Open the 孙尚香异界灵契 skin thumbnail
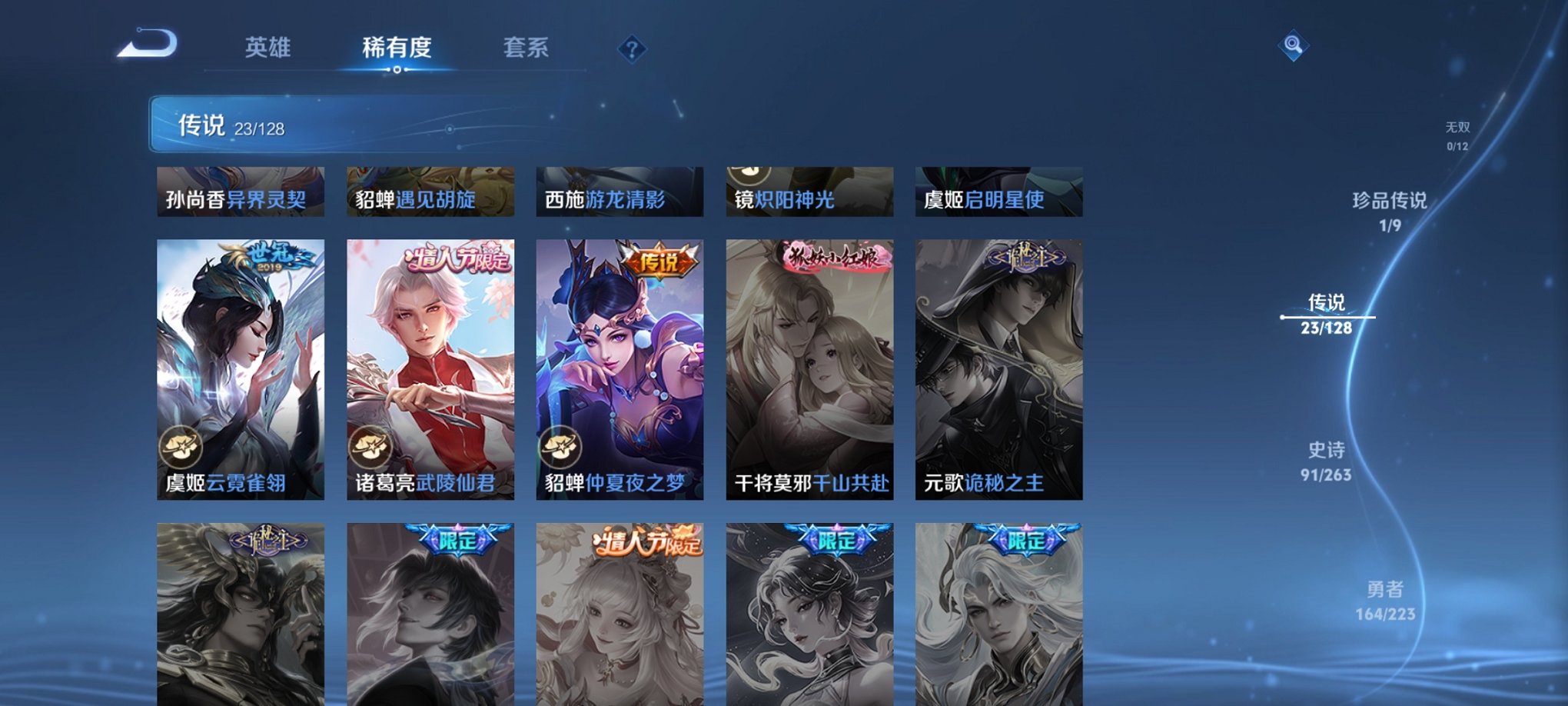Viewport: 1568px width, 706px height. (239, 190)
